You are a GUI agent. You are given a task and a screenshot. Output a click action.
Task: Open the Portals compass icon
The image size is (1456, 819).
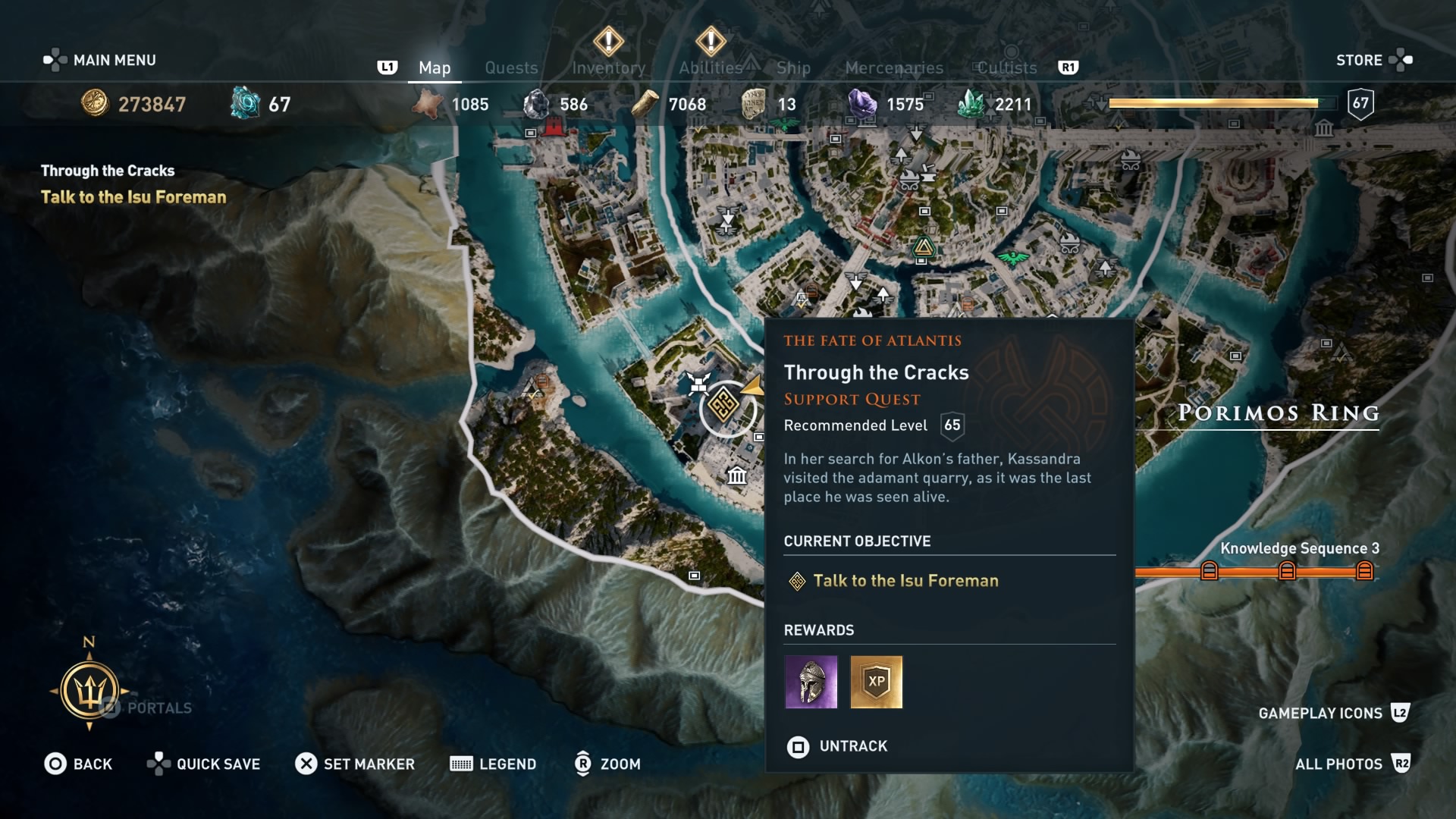89,692
